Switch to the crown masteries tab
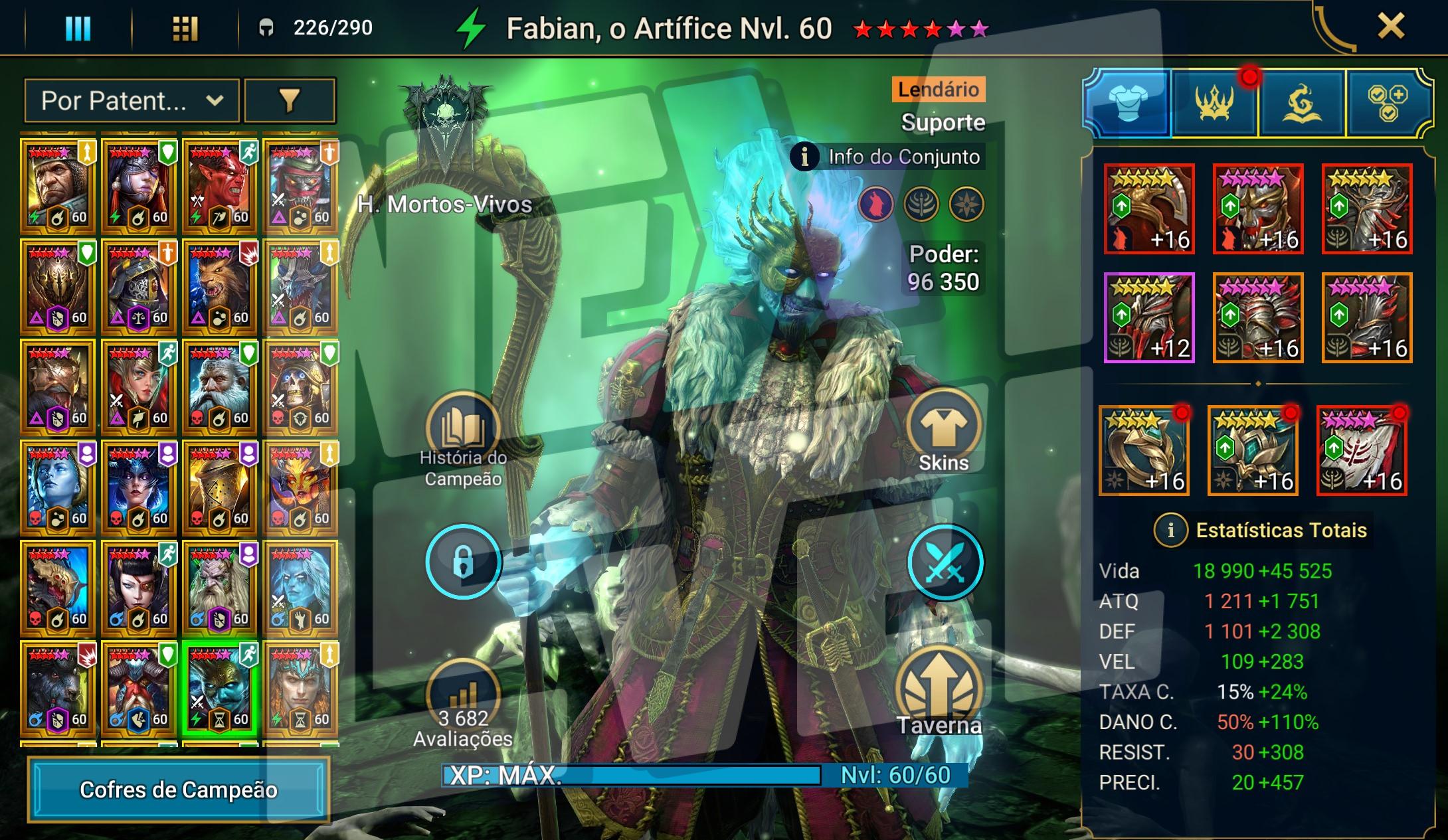The height and width of the screenshot is (840, 1448). [1214, 103]
